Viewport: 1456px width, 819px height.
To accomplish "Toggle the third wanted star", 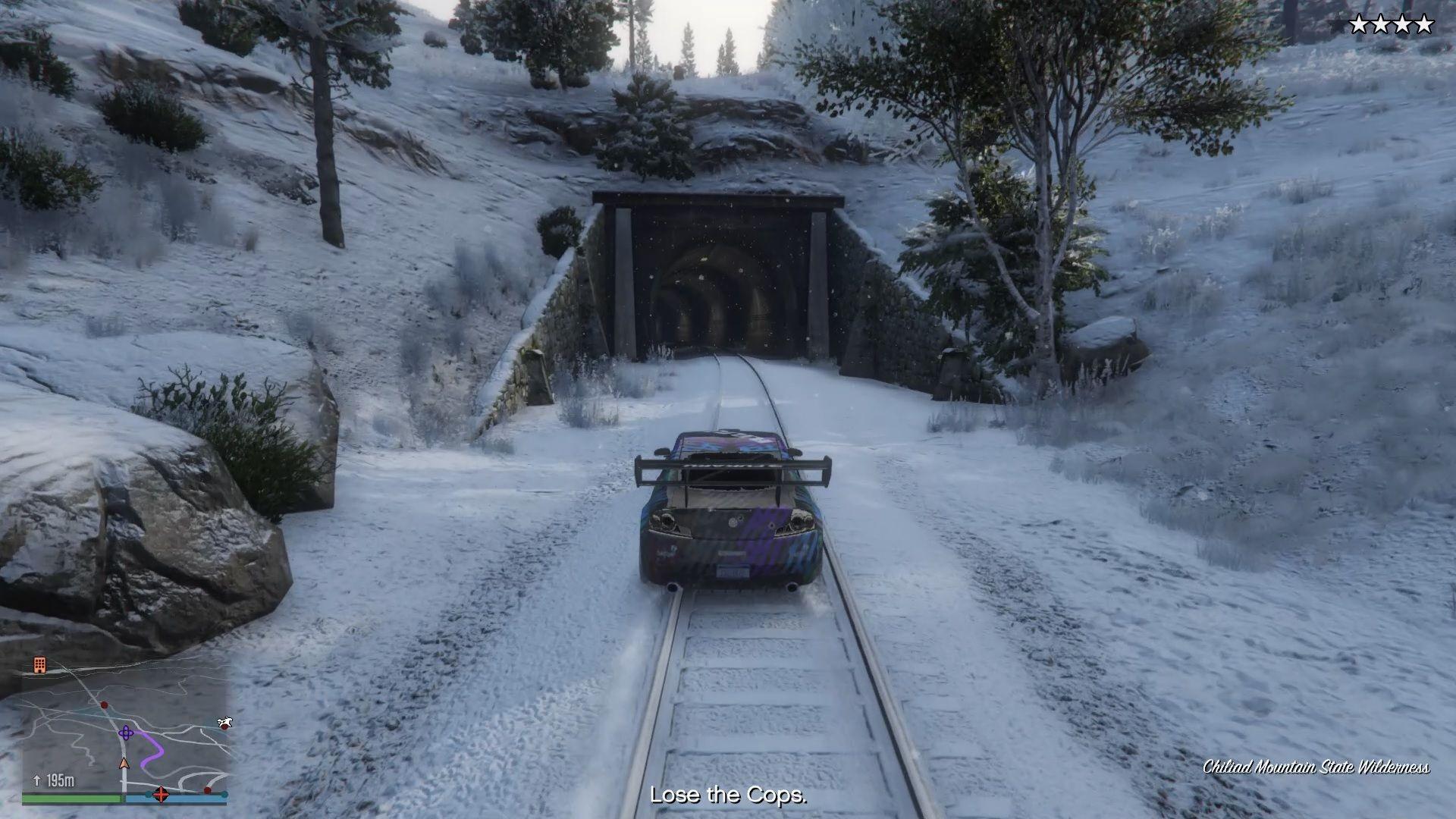I will (1402, 23).
